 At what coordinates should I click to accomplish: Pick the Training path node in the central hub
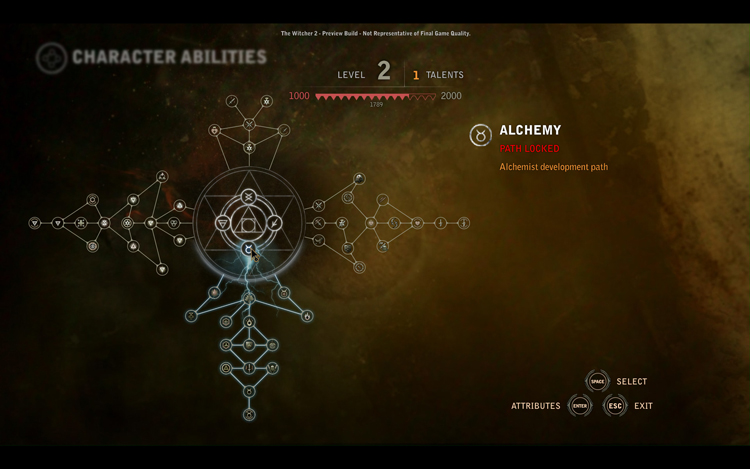(x=249, y=196)
